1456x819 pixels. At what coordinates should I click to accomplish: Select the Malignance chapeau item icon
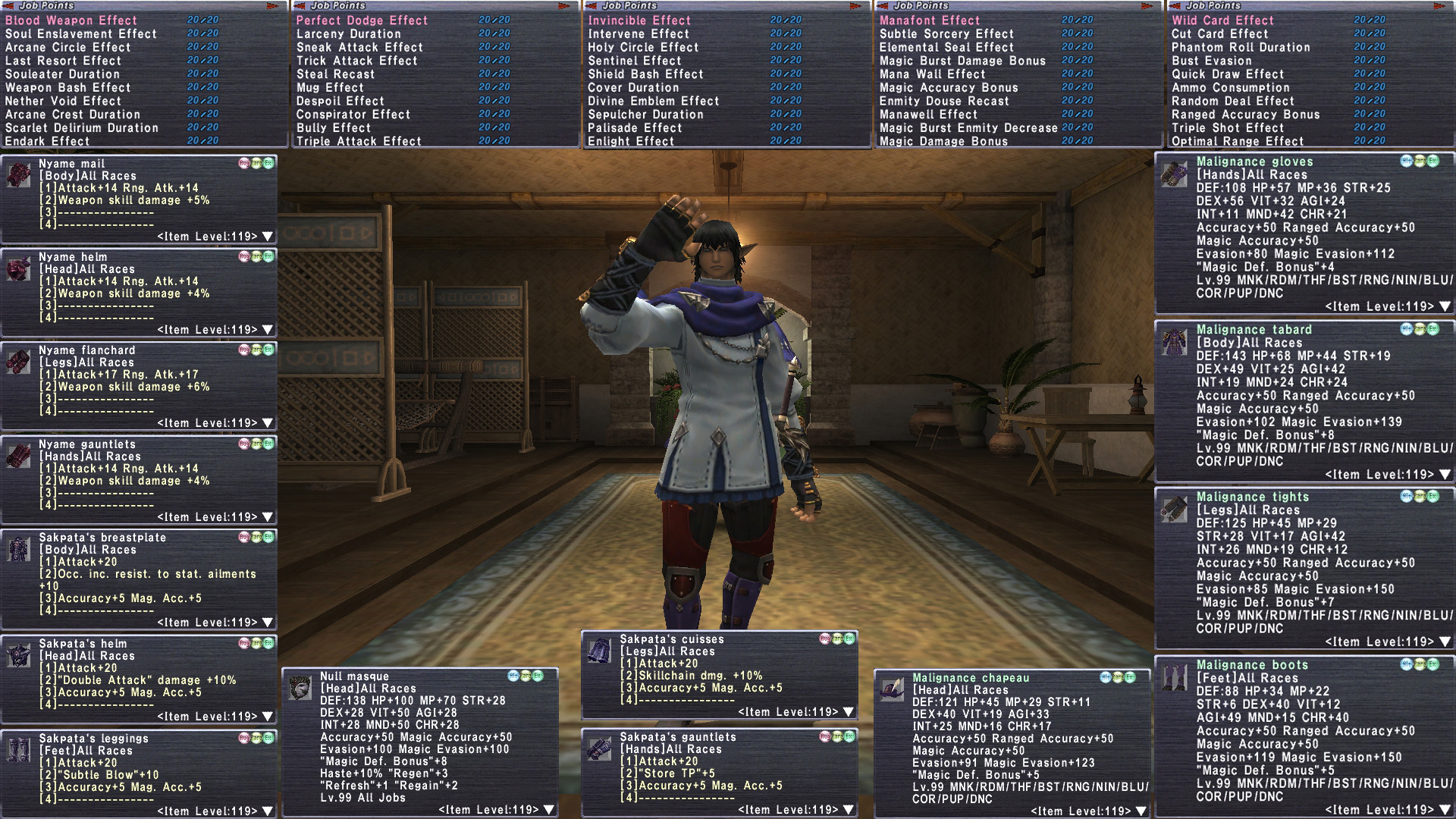pyautogui.click(x=892, y=689)
